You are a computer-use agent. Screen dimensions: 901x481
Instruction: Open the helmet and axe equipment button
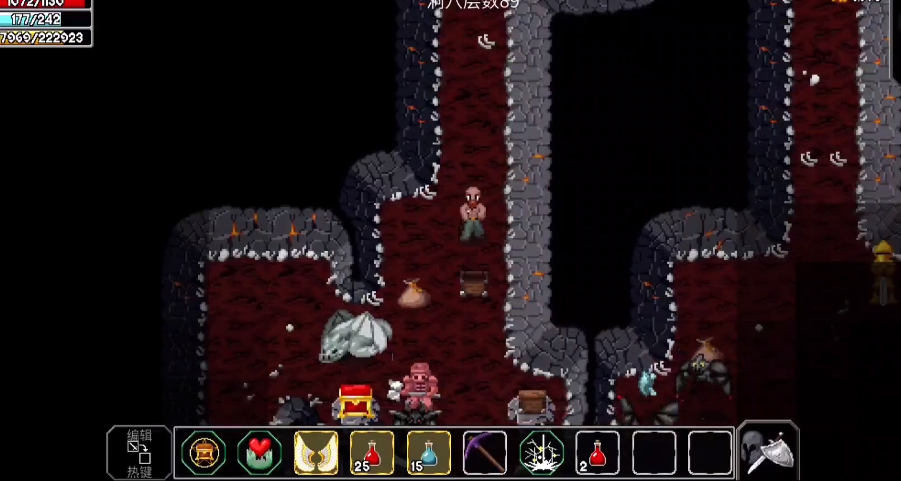768,452
